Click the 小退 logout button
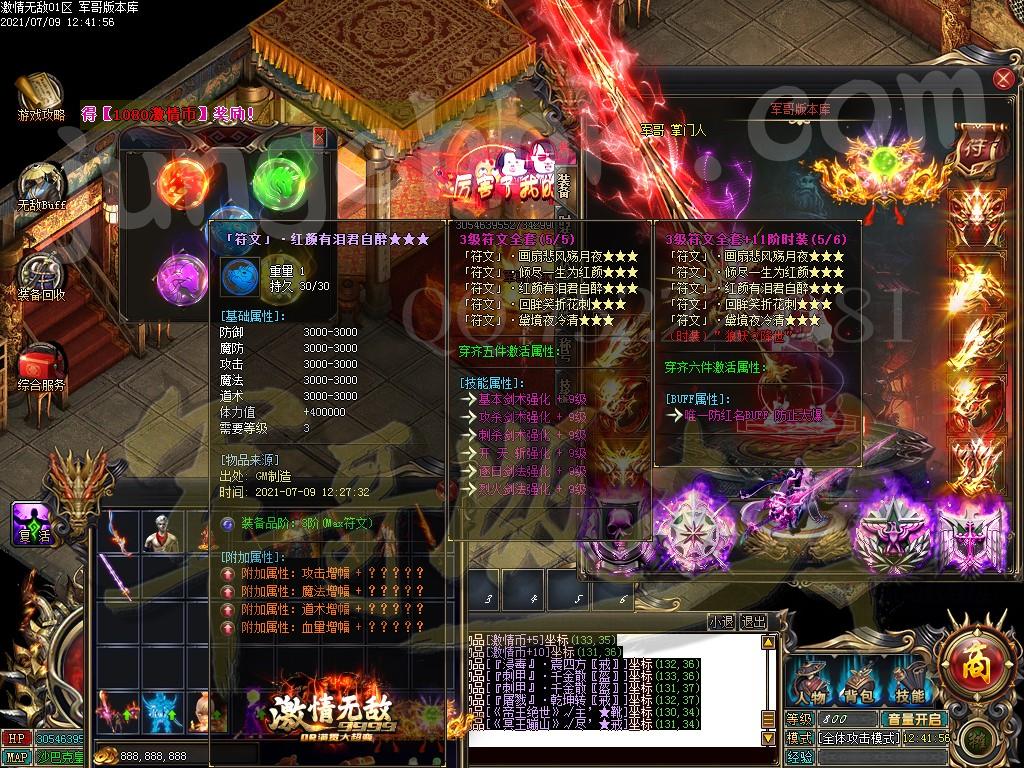 pos(721,621)
